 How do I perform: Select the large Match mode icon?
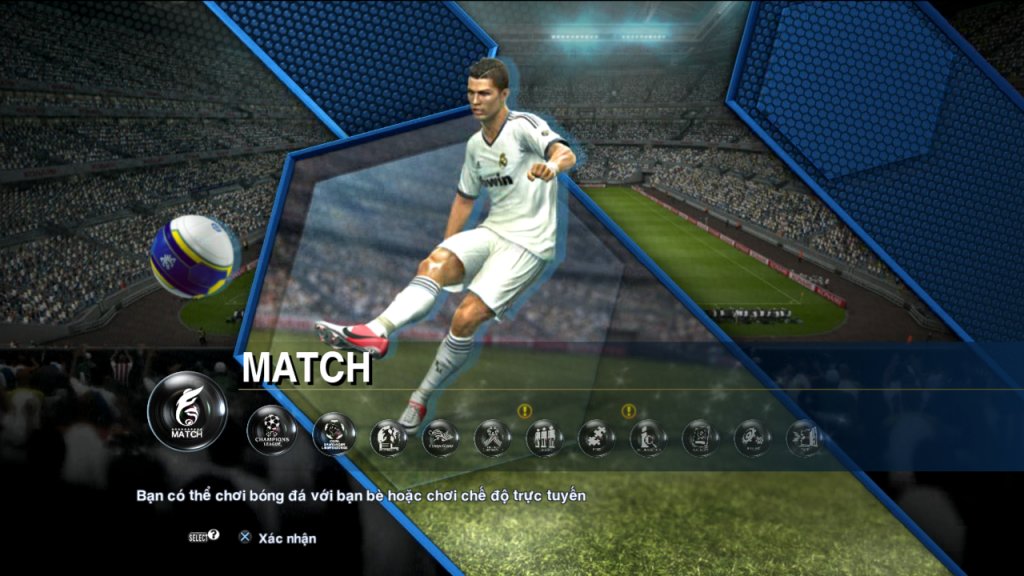point(187,411)
